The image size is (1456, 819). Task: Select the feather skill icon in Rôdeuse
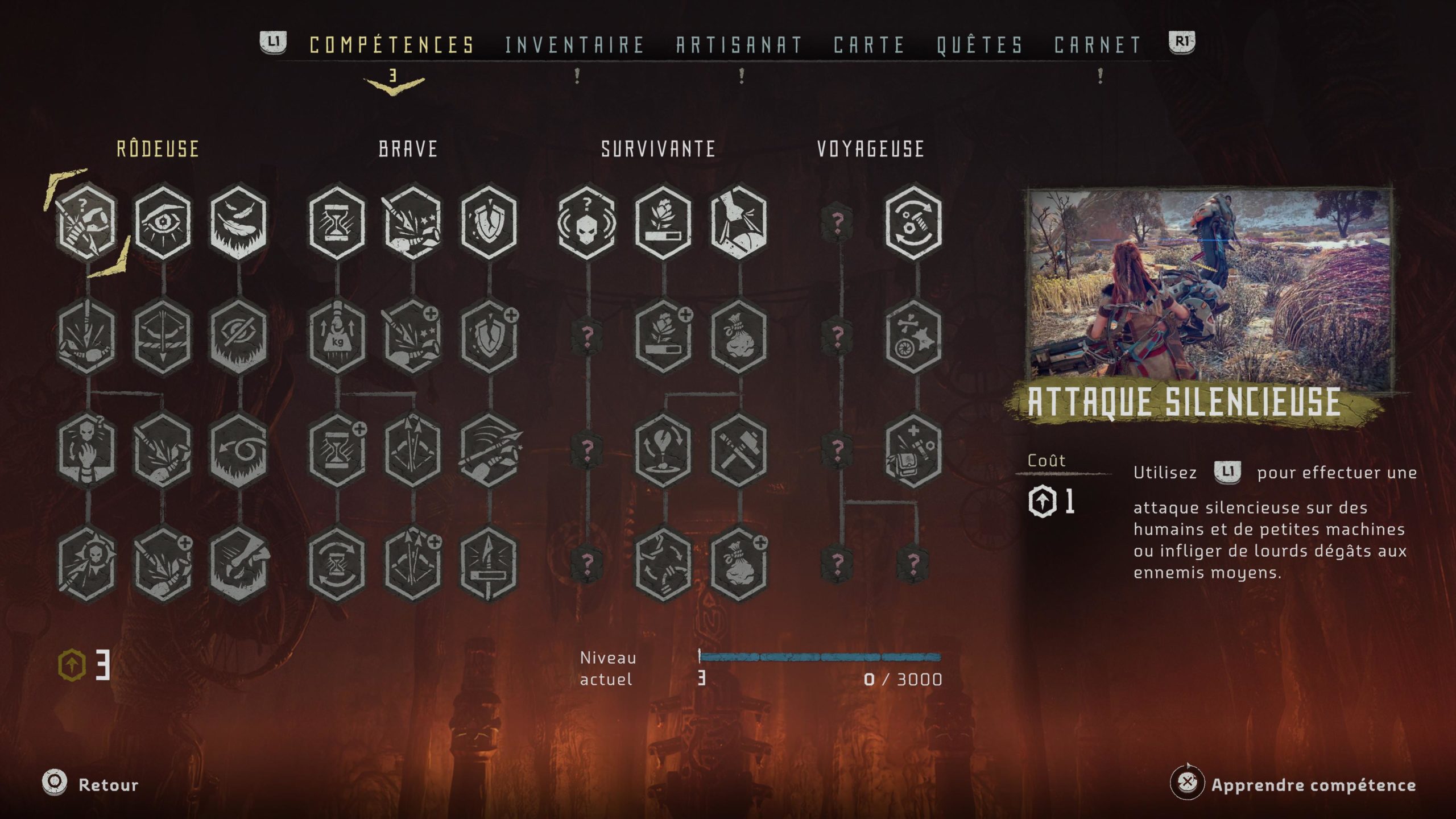[x=238, y=222]
